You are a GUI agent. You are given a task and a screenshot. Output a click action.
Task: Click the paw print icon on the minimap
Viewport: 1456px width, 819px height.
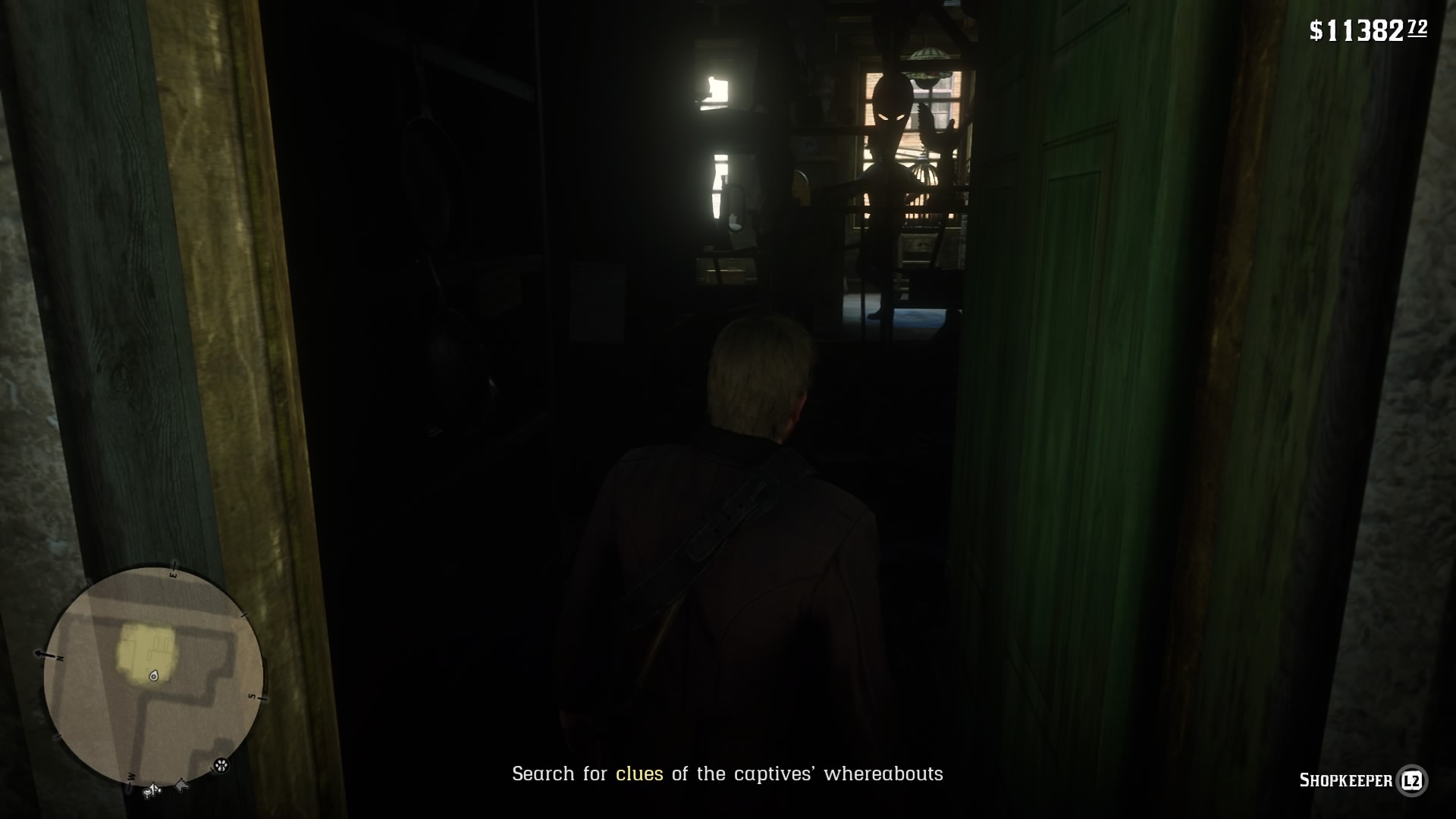click(x=220, y=765)
